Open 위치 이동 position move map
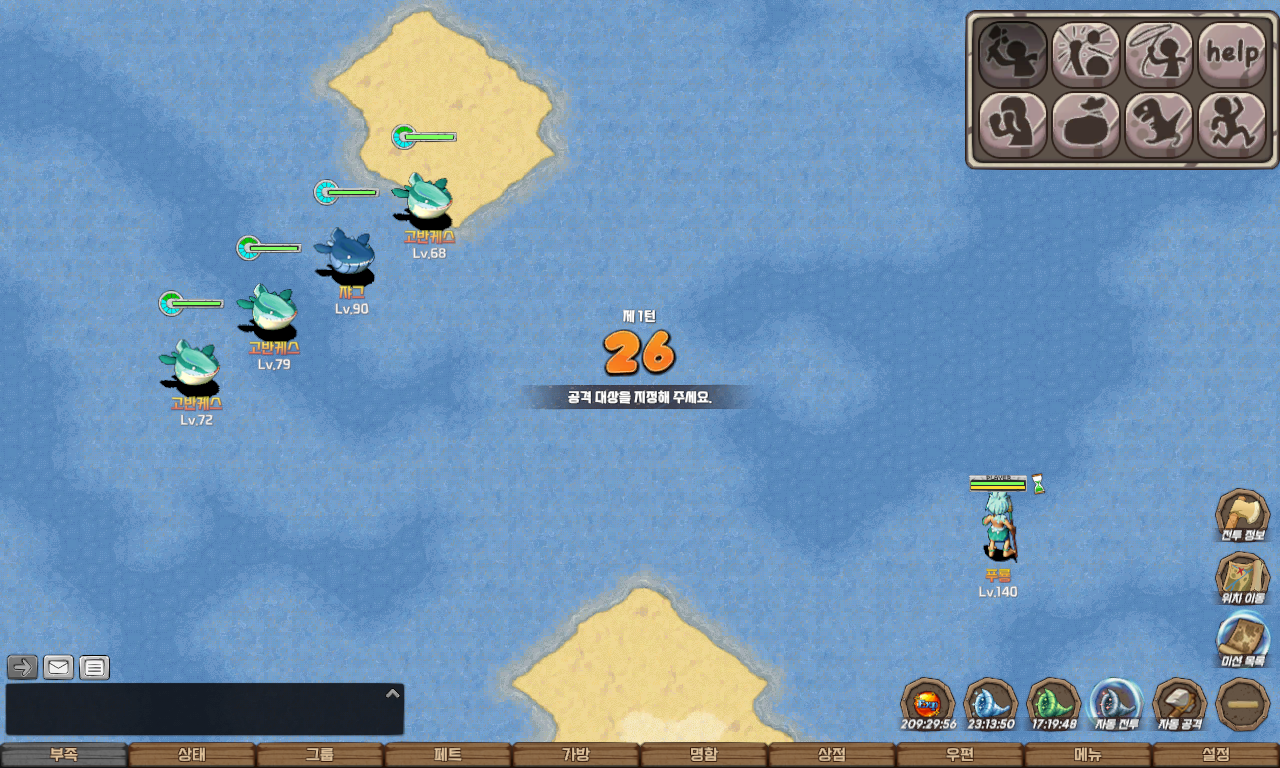Image resolution: width=1280 pixels, height=768 pixels. (1242, 579)
